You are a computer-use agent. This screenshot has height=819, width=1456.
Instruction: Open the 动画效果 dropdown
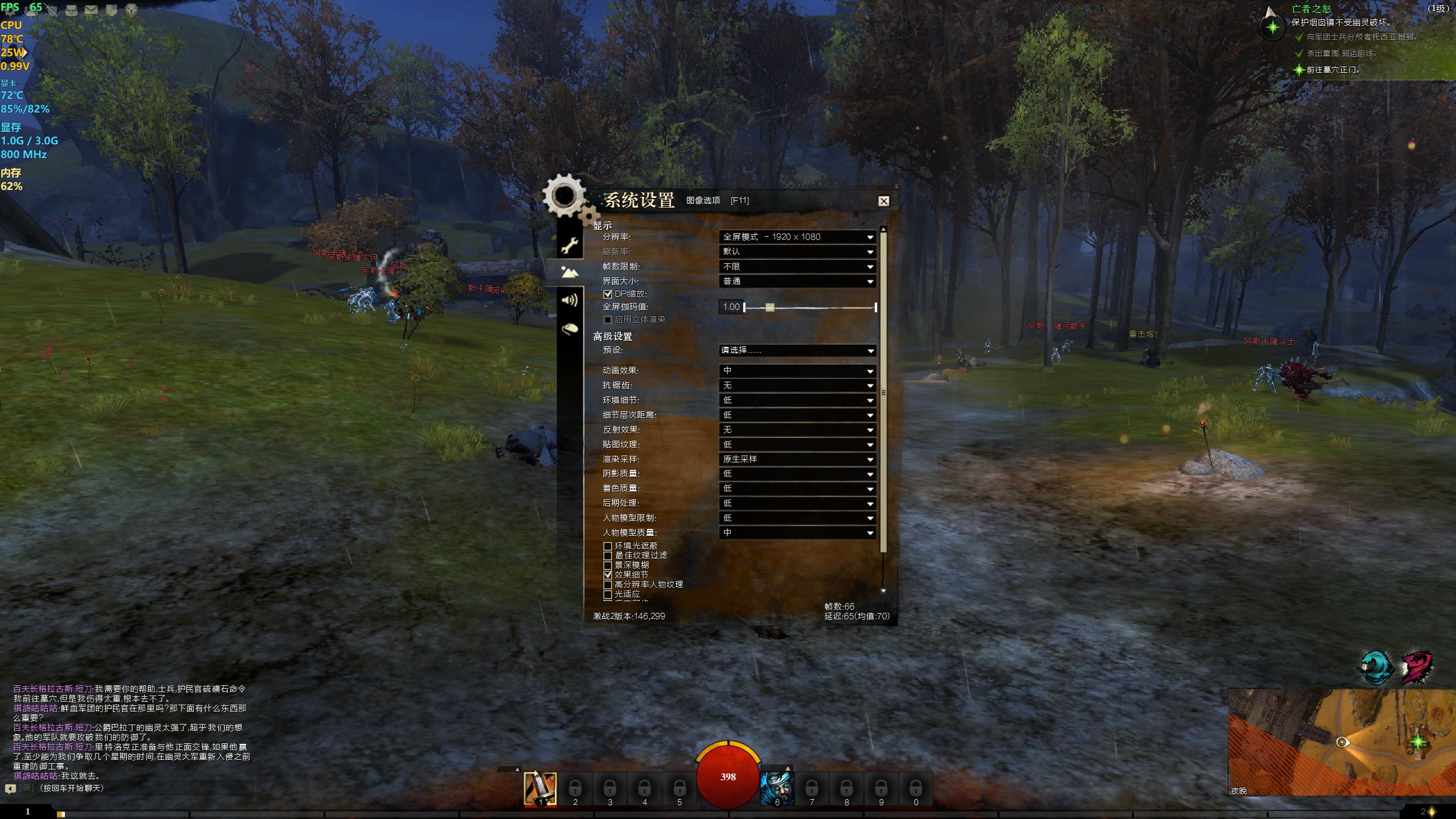[797, 371]
